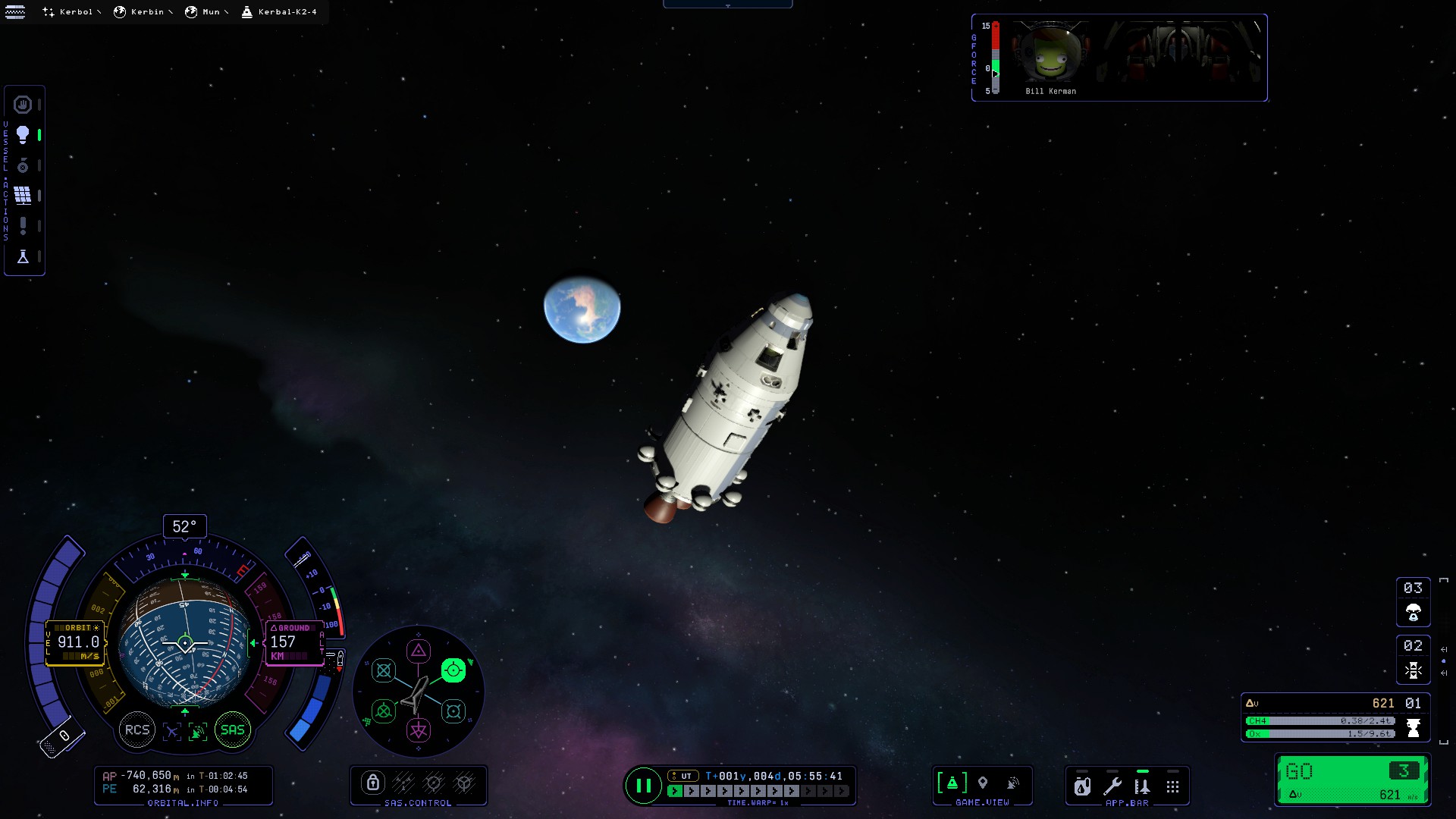Set SAS to the highlighted green target mode
1456x819 pixels.
point(453,670)
